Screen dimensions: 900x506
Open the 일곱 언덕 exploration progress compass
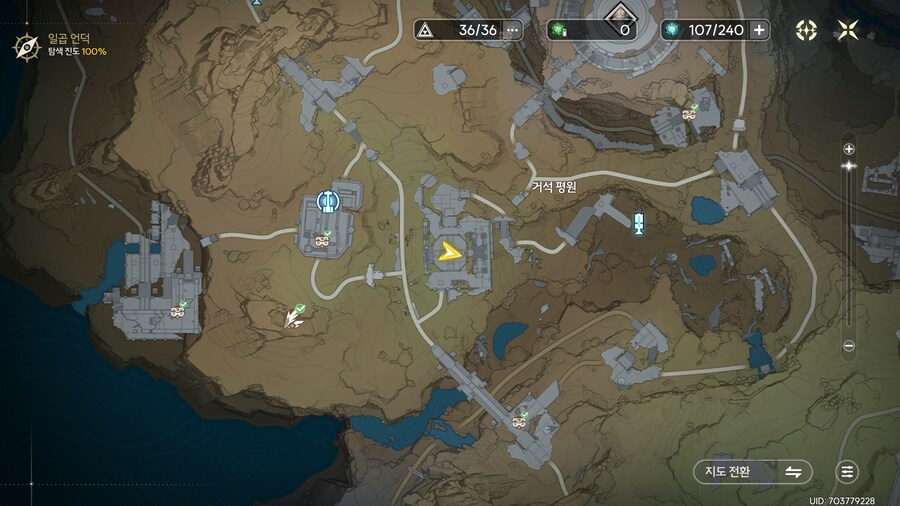coord(25,45)
